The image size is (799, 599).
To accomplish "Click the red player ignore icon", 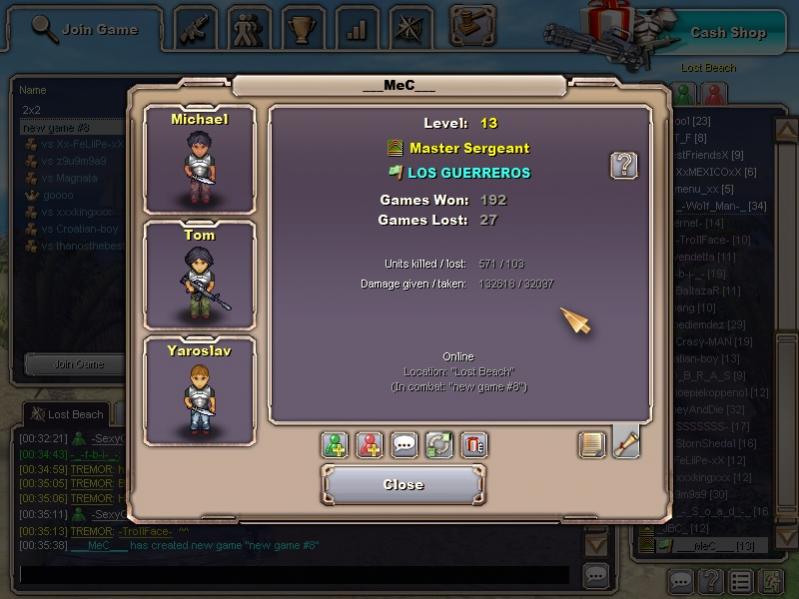I will (x=369, y=445).
